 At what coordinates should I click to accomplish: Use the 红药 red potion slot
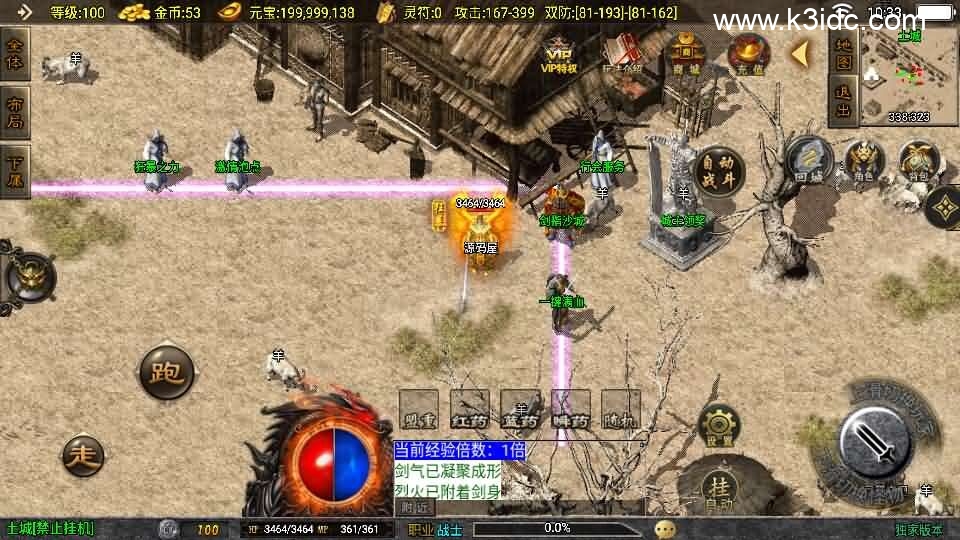click(469, 409)
